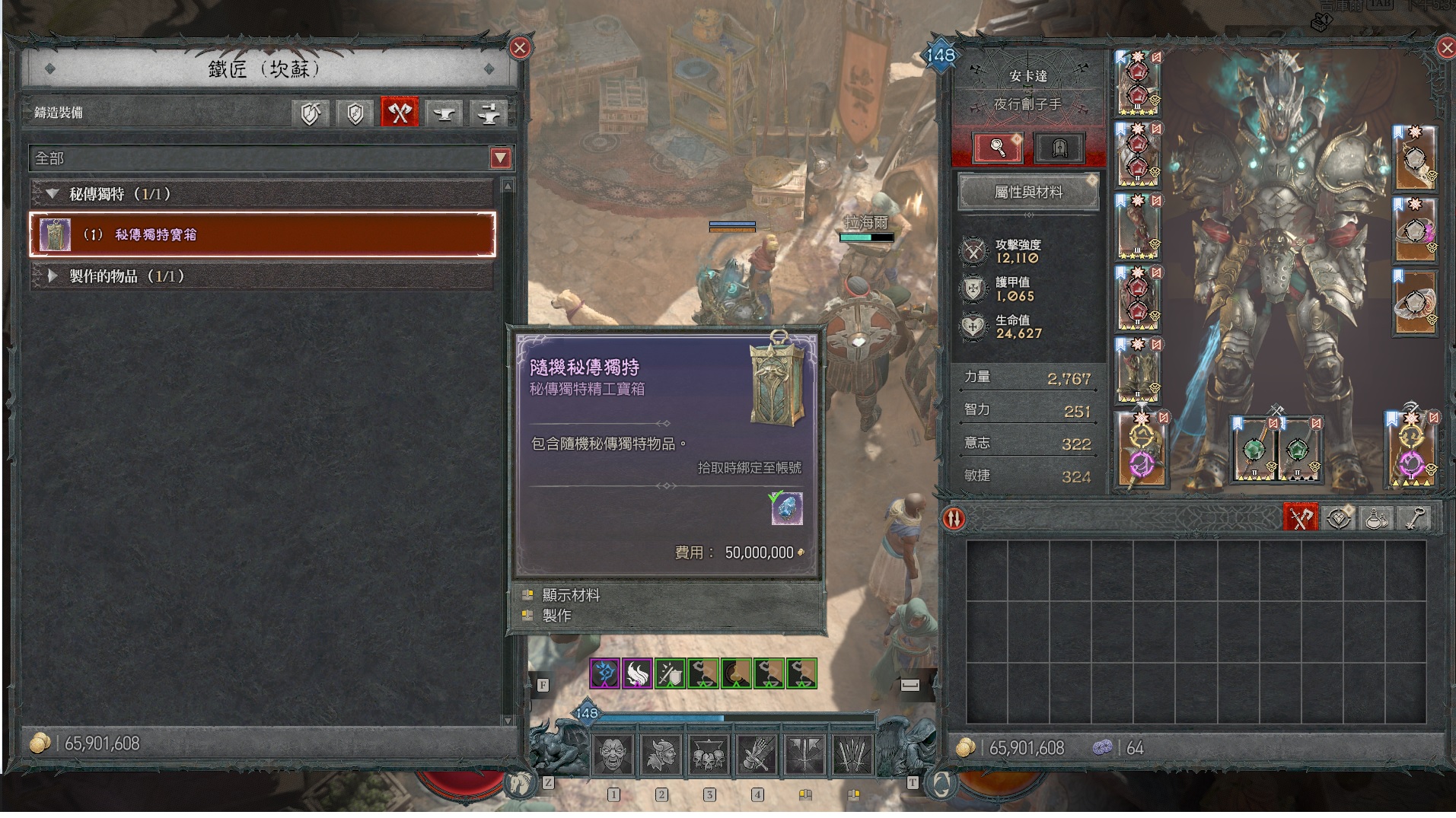Choose the equipped amulet slot

(x=1415, y=158)
